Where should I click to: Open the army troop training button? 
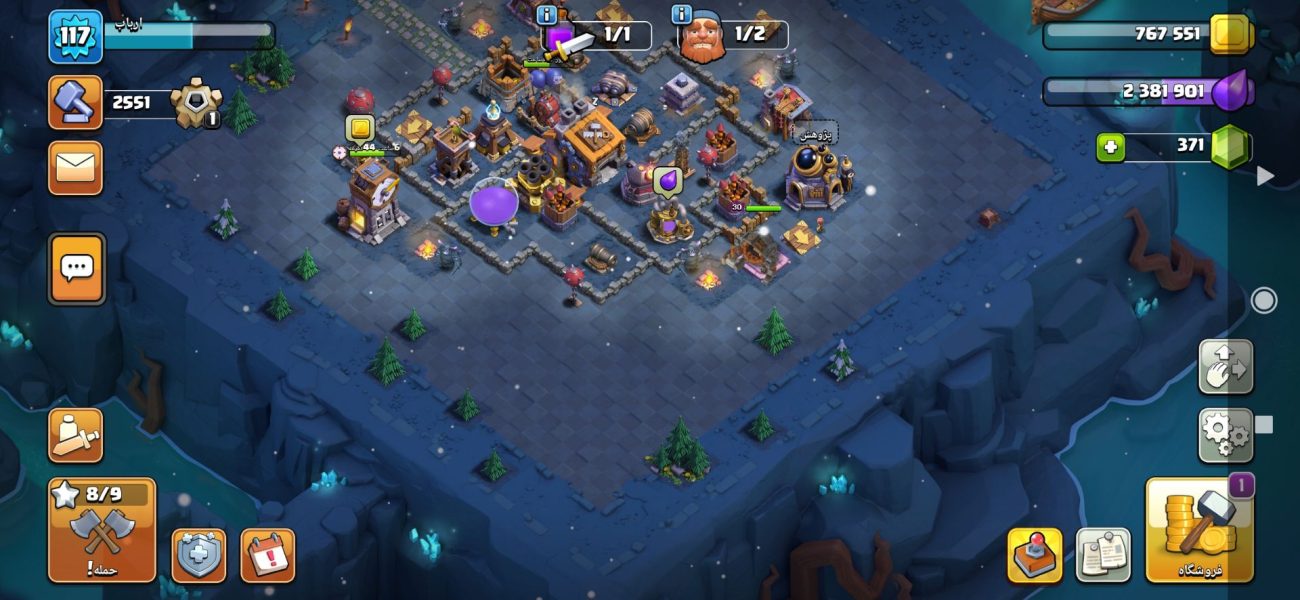click(x=75, y=435)
